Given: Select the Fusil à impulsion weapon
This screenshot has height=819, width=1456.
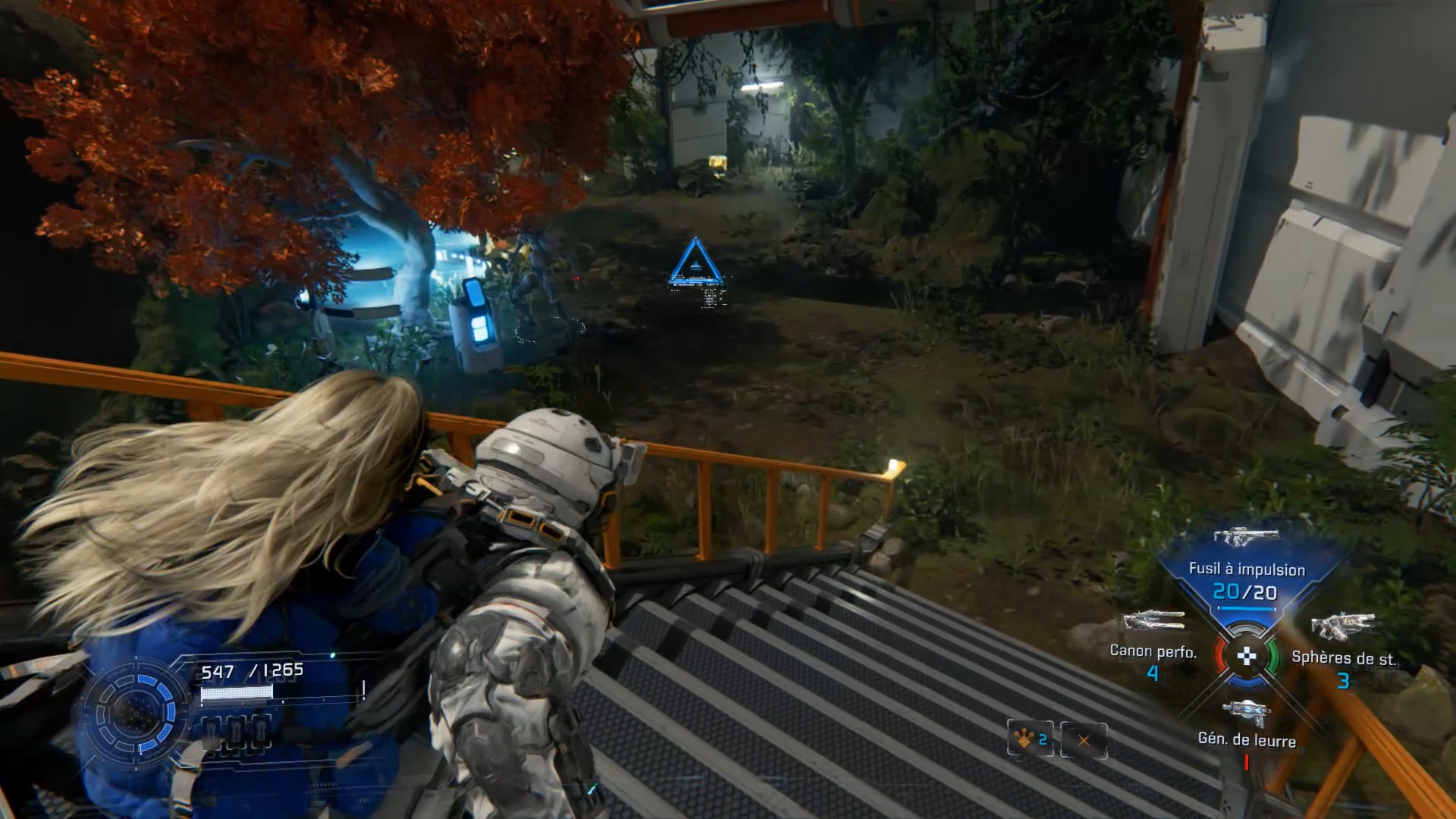Looking at the screenshot, I should tap(1246, 569).
